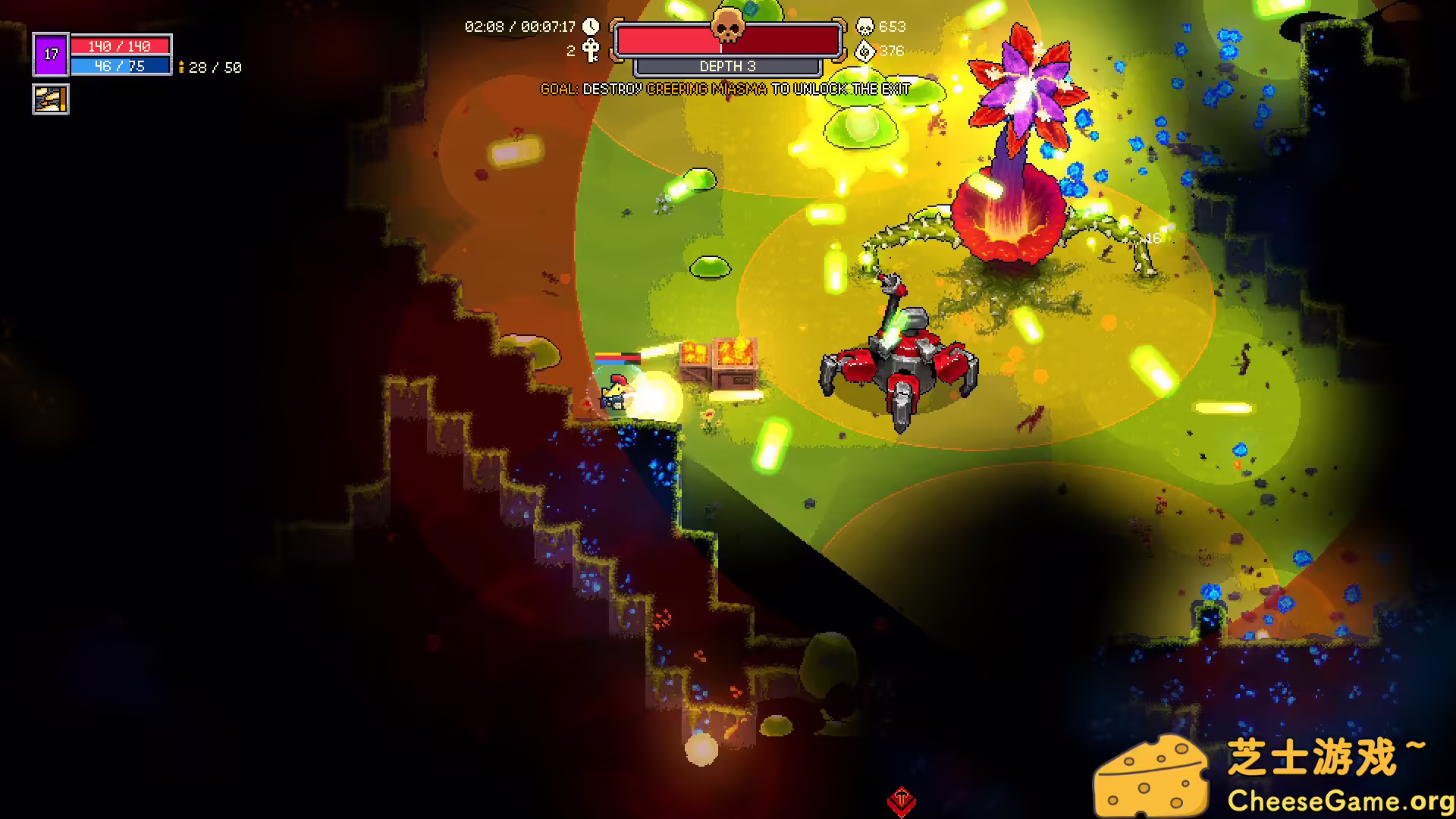Click the Creeping Miasma goal tracker text
The height and width of the screenshot is (819, 1456).
tap(725, 89)
